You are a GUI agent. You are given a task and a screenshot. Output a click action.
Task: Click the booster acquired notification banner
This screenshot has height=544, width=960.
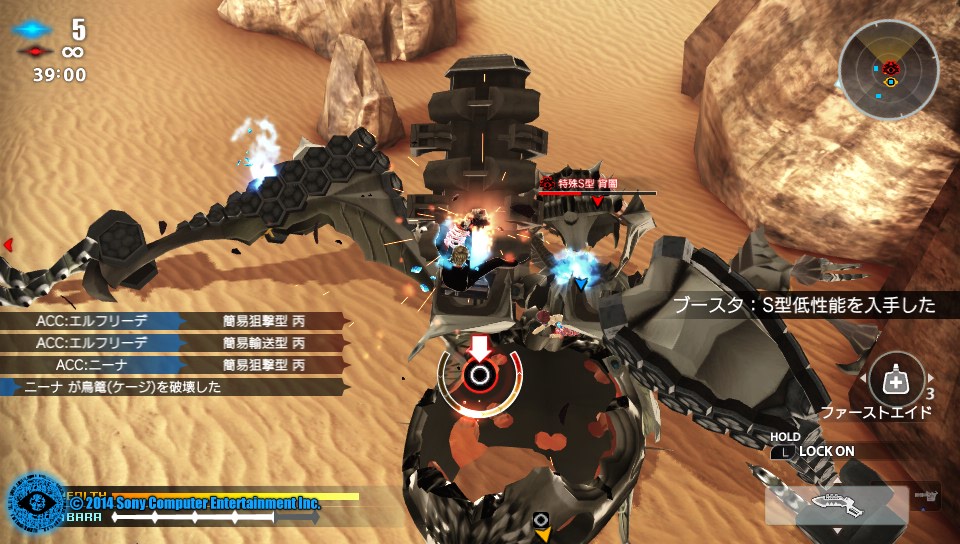[x=805, y=306]
